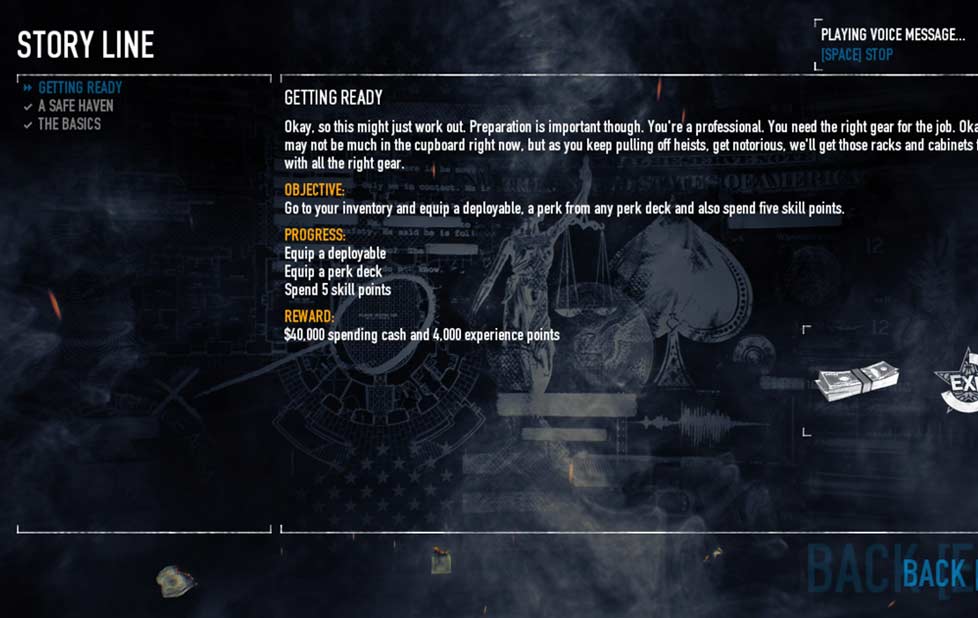This screenshot has width=978, height=618.
Task: Stop the playing voice message
Action: [857, 55]
